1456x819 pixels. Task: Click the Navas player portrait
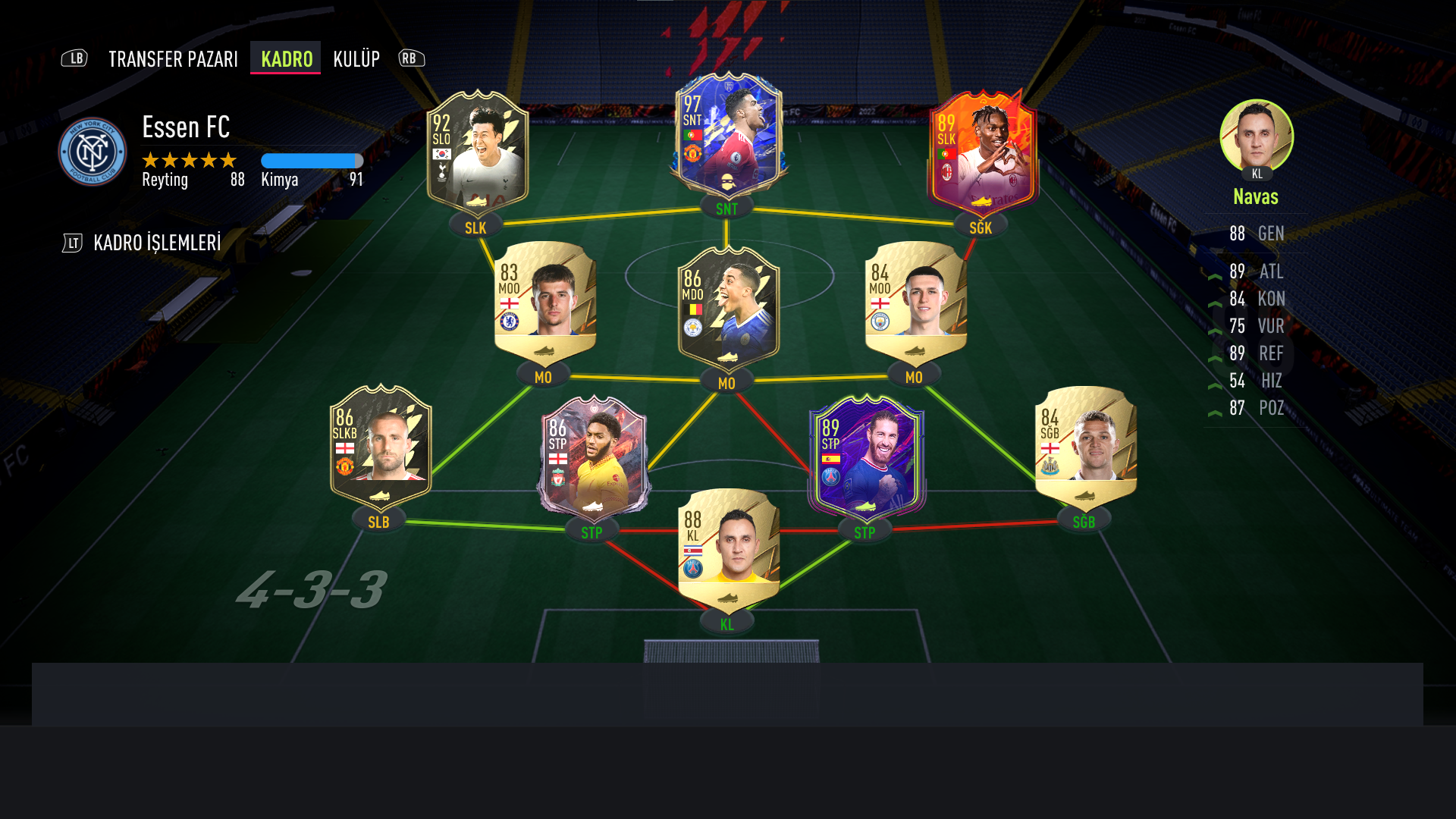coord(1256,136)
